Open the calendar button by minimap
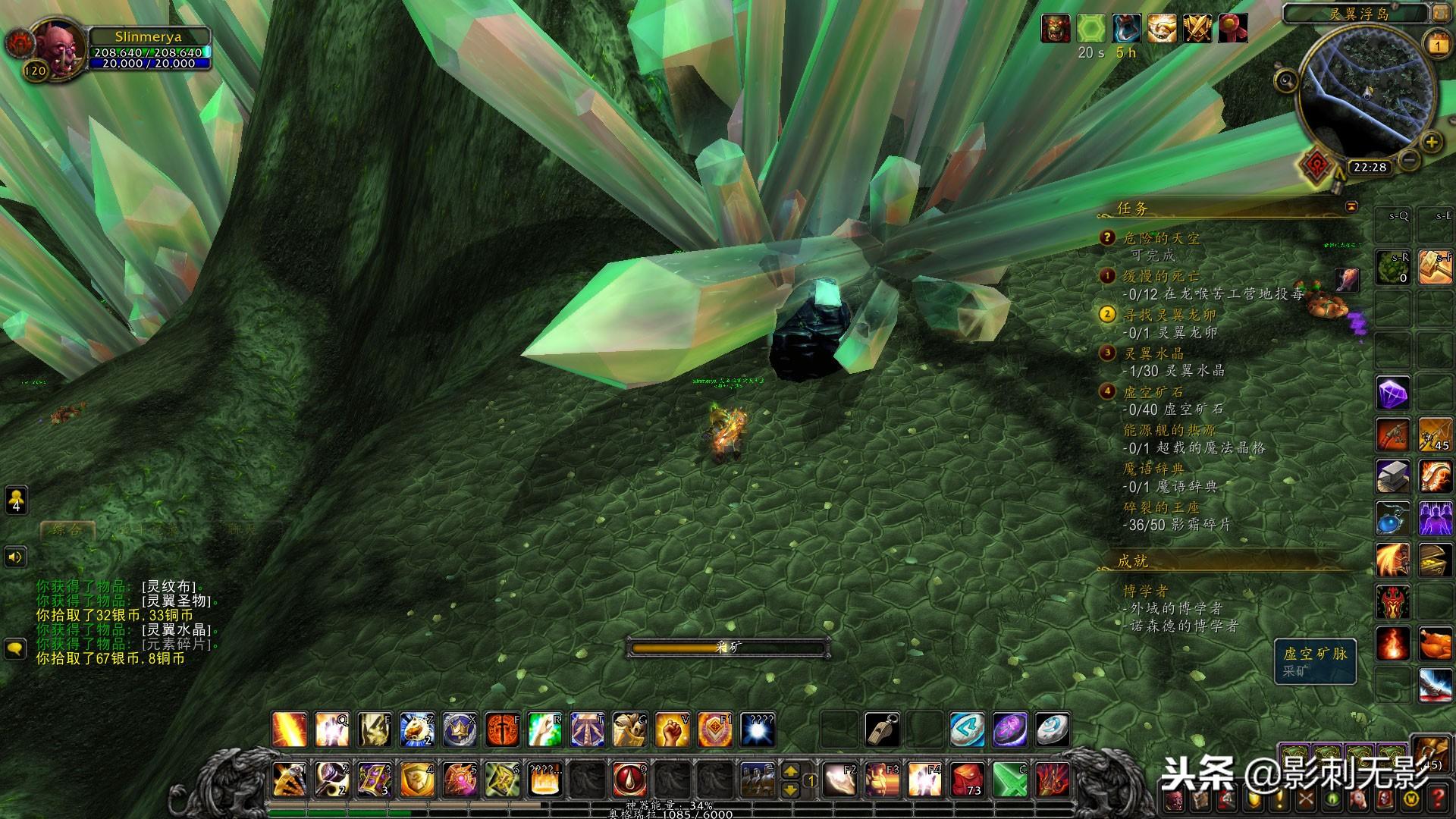 click(x=1438, y=45)
